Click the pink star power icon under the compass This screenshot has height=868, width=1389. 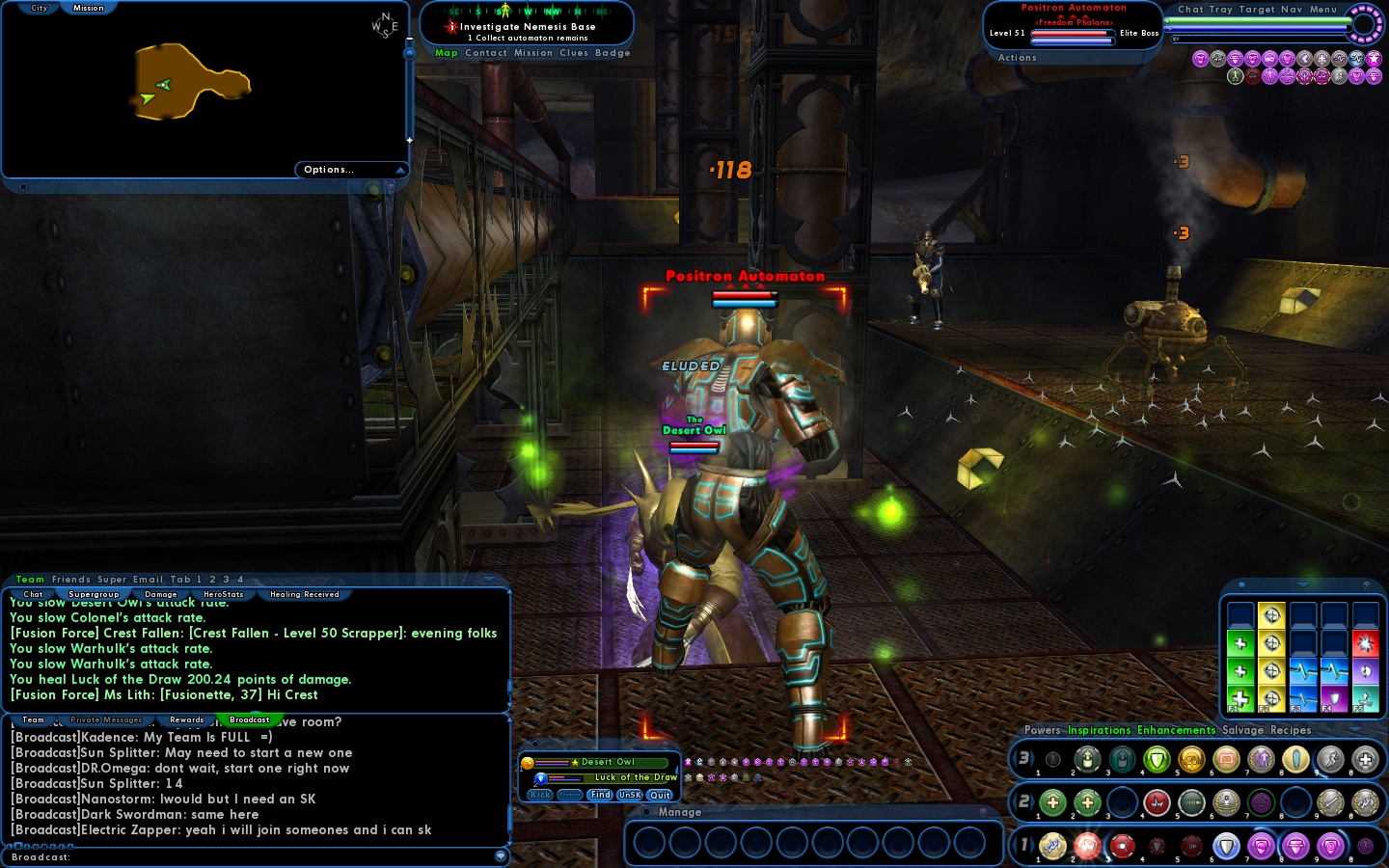pos(1374,59)
